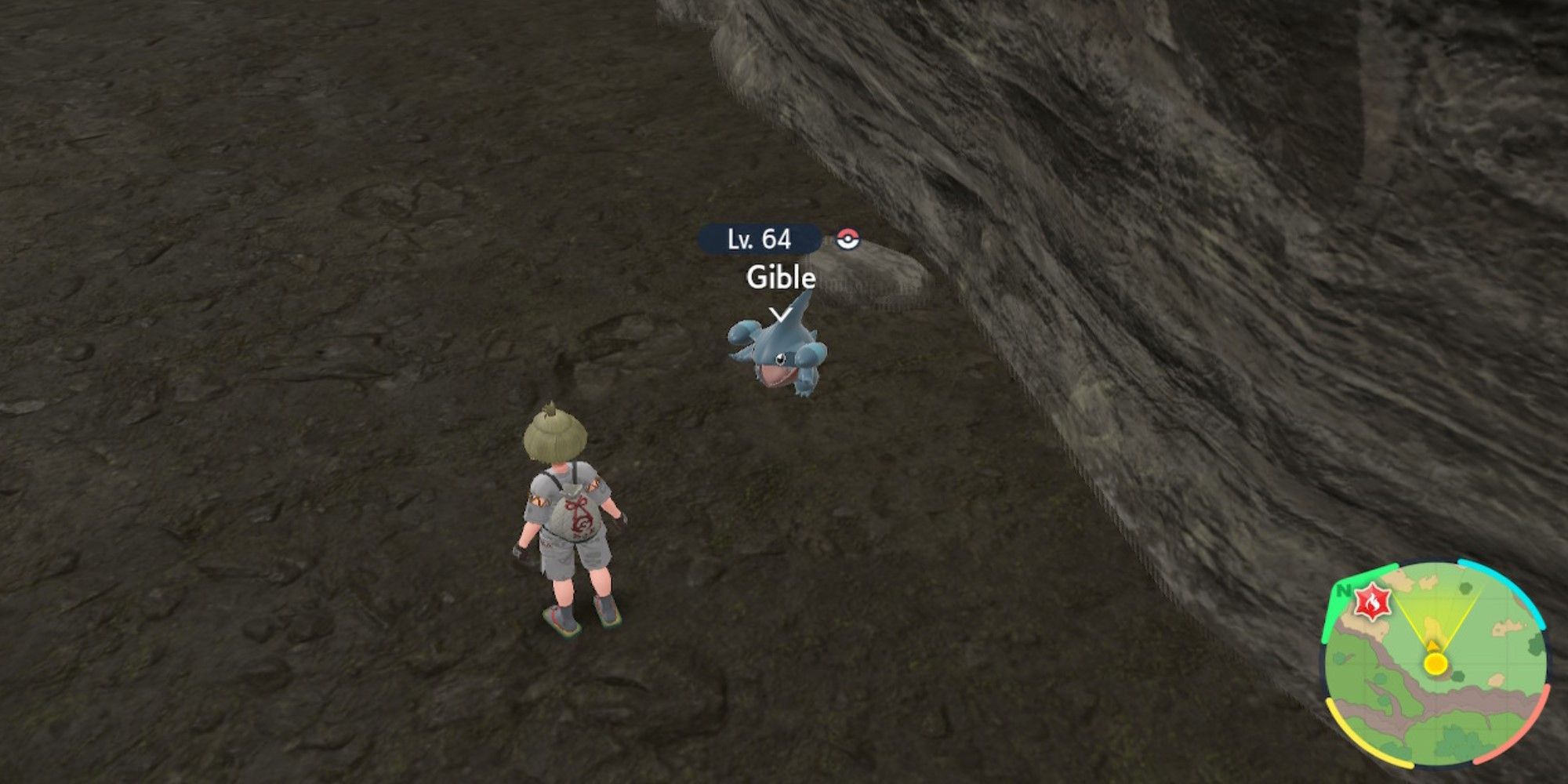Select the Gible name label
This screenshot has width=1568, height=784.
click(781, 278)
